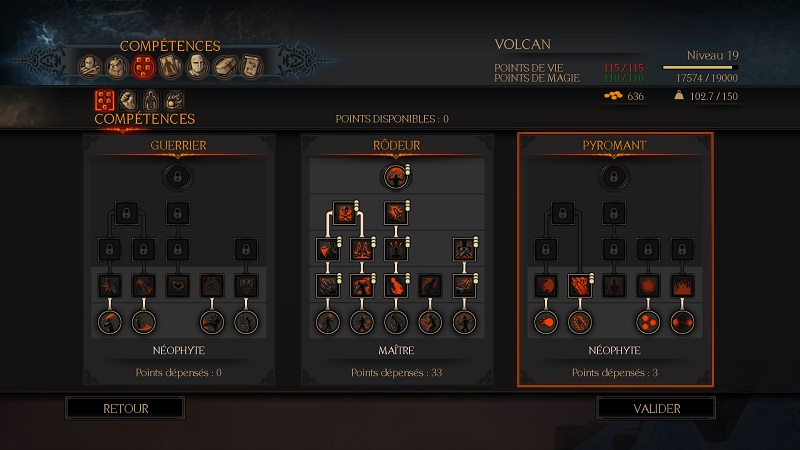The width and height of the screenshot is (800, 450).
Task: Select the Guerrier skill tree panel
Action: point(178,146)
